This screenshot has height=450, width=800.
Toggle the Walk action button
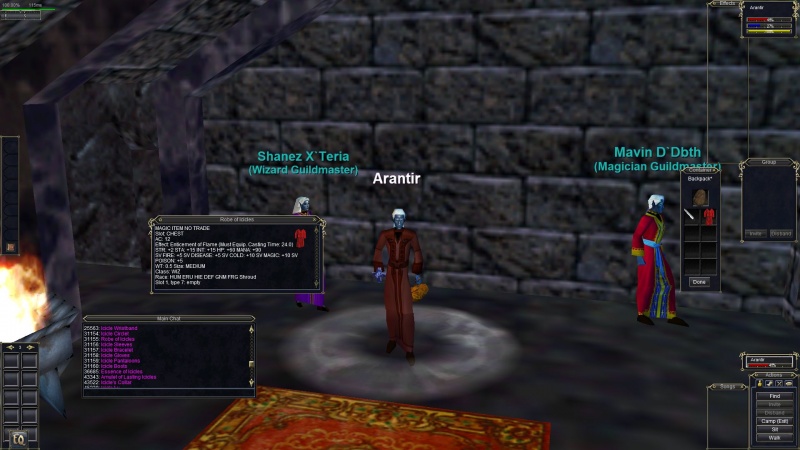point(774,438)
